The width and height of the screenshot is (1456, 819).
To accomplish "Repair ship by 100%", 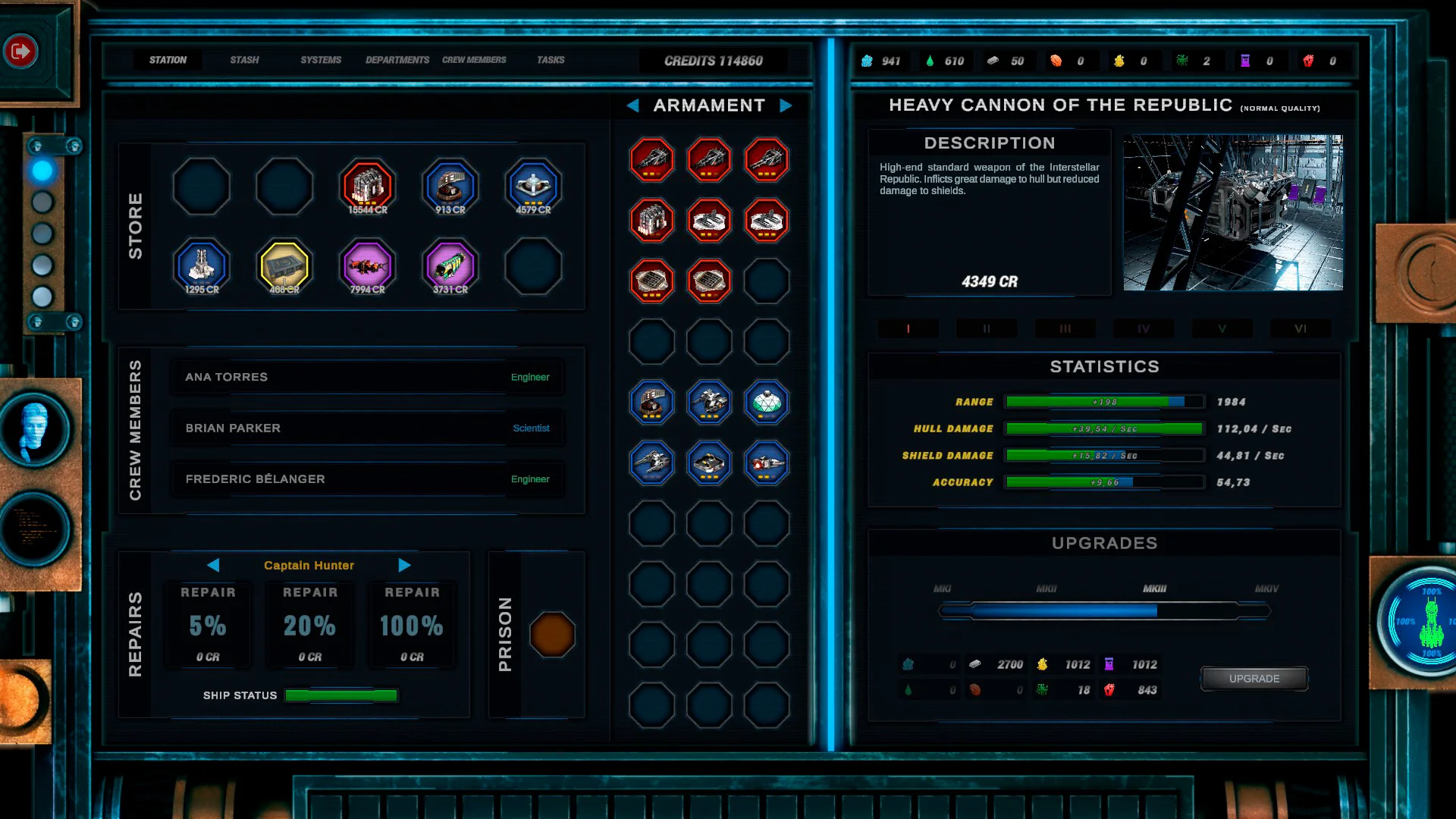I will [x=412, y=626].
